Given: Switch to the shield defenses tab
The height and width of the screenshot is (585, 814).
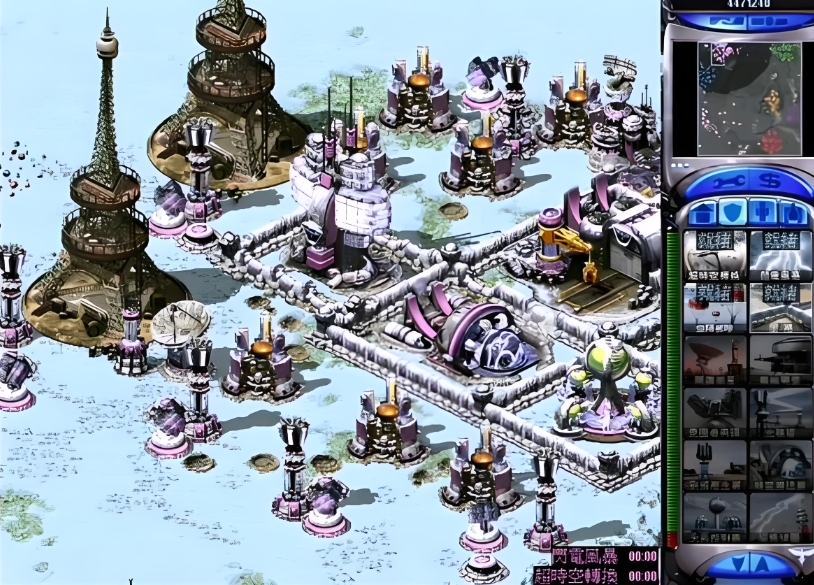Looking at the screenshot, I should (x=731, y=213).
